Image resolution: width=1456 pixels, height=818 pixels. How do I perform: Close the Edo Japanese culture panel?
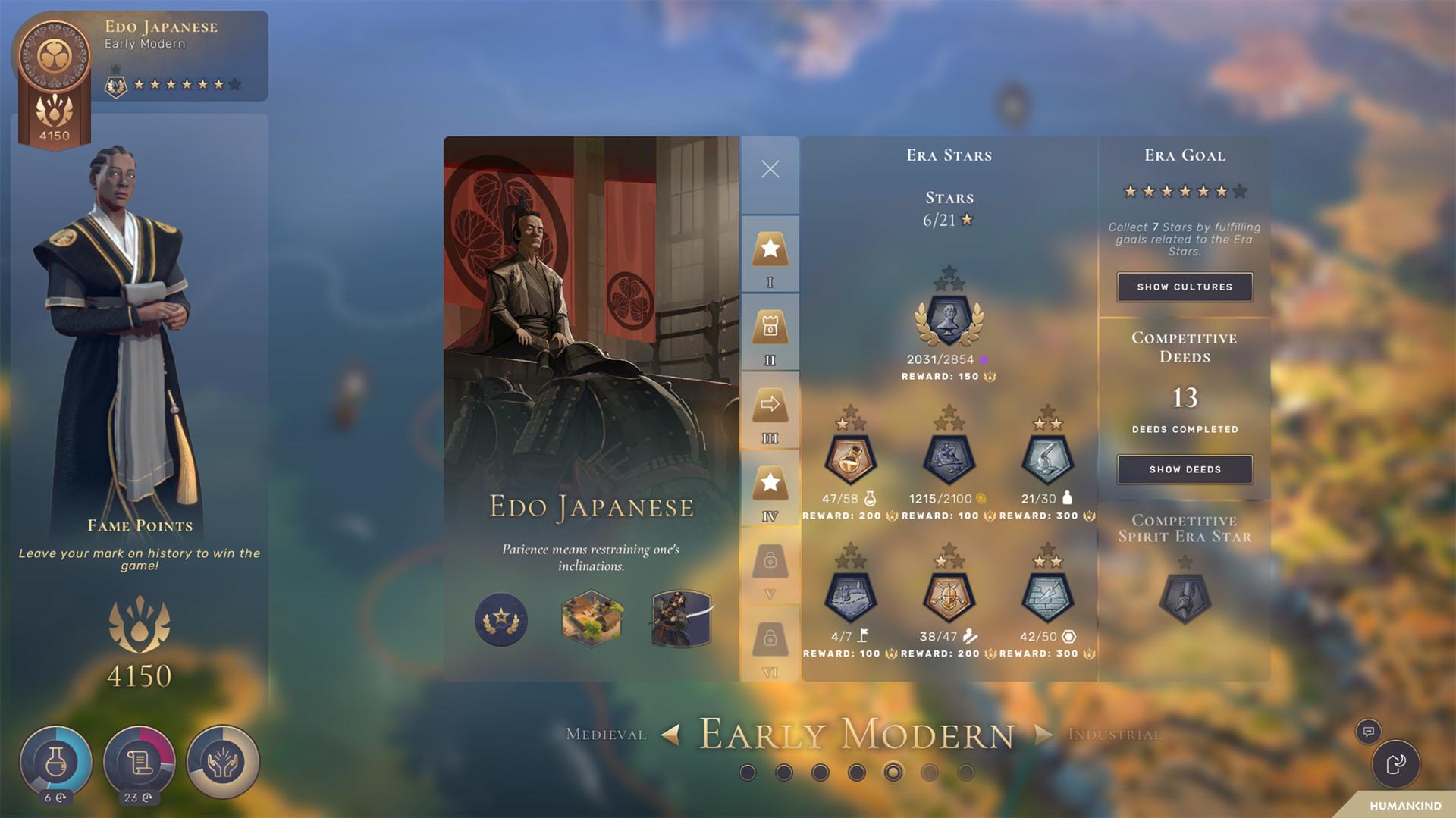click(x=770, y=169)
